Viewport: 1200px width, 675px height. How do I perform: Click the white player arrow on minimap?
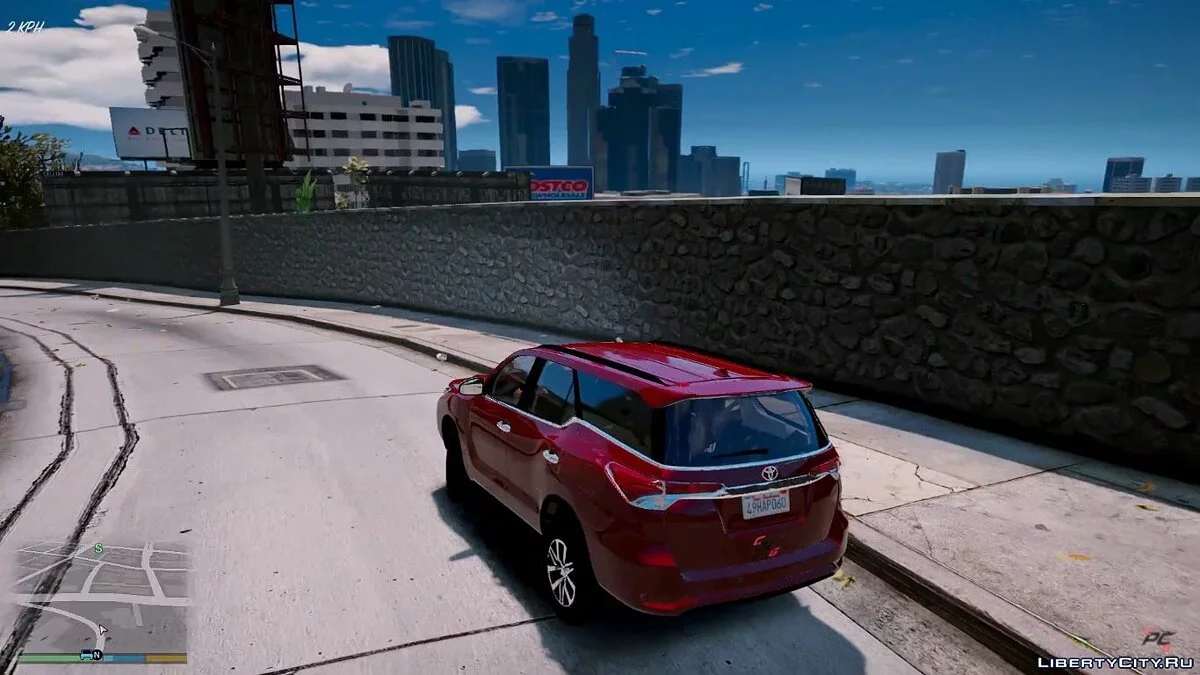[102, 630]
